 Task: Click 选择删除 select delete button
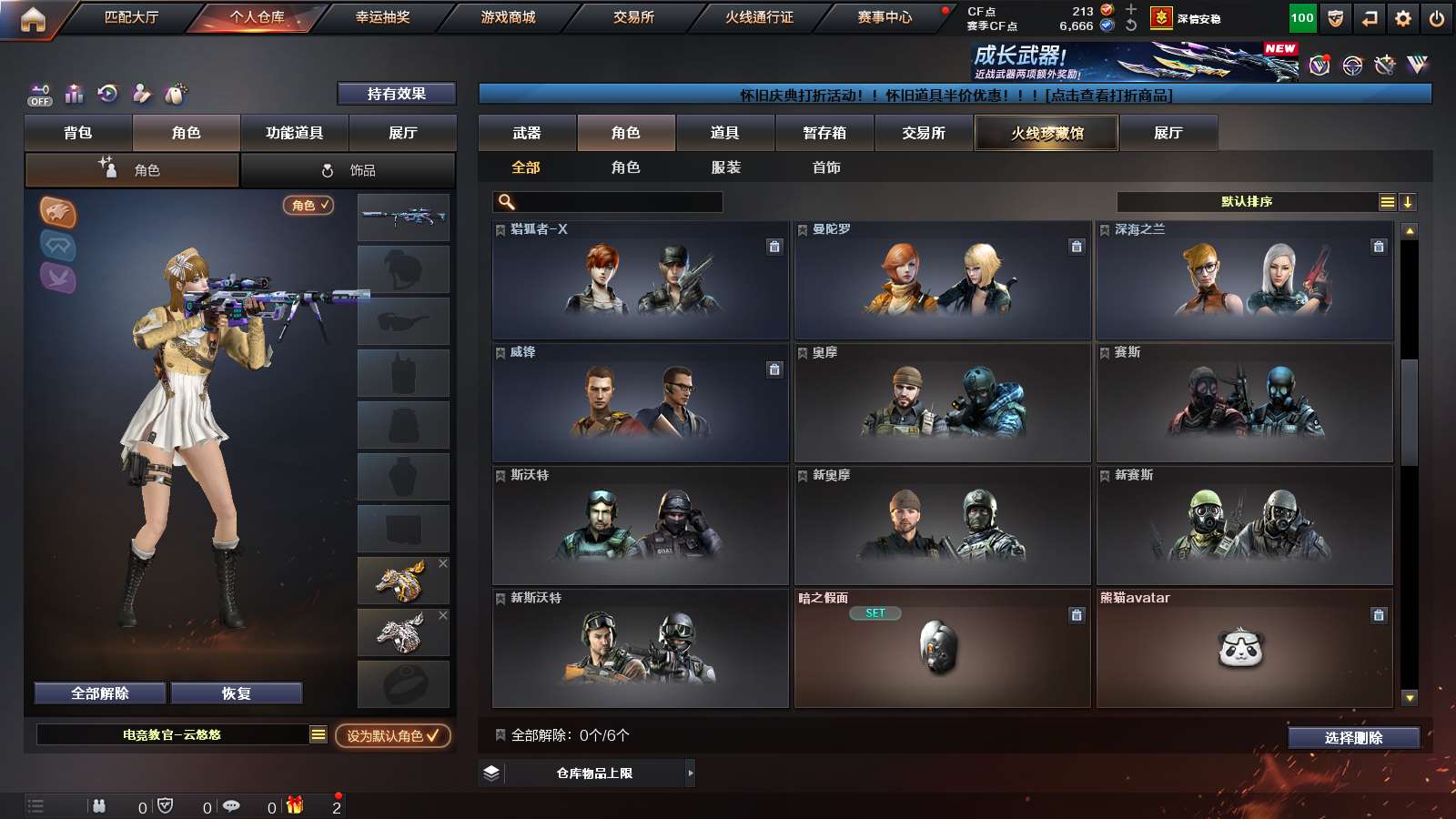pyautogui.click(x=1353, y=738)
